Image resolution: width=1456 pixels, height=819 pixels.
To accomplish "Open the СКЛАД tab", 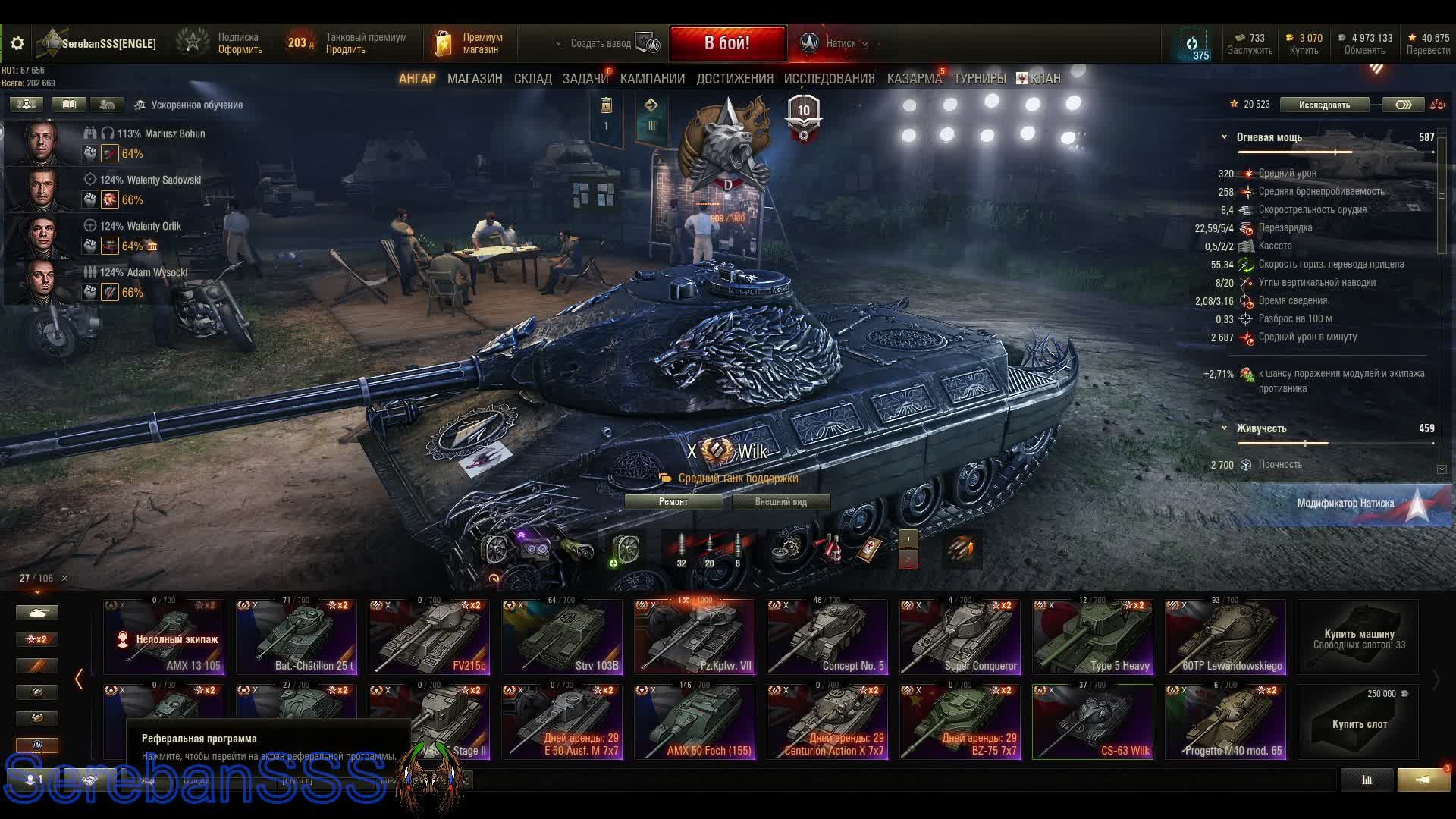I will (532, 79).
